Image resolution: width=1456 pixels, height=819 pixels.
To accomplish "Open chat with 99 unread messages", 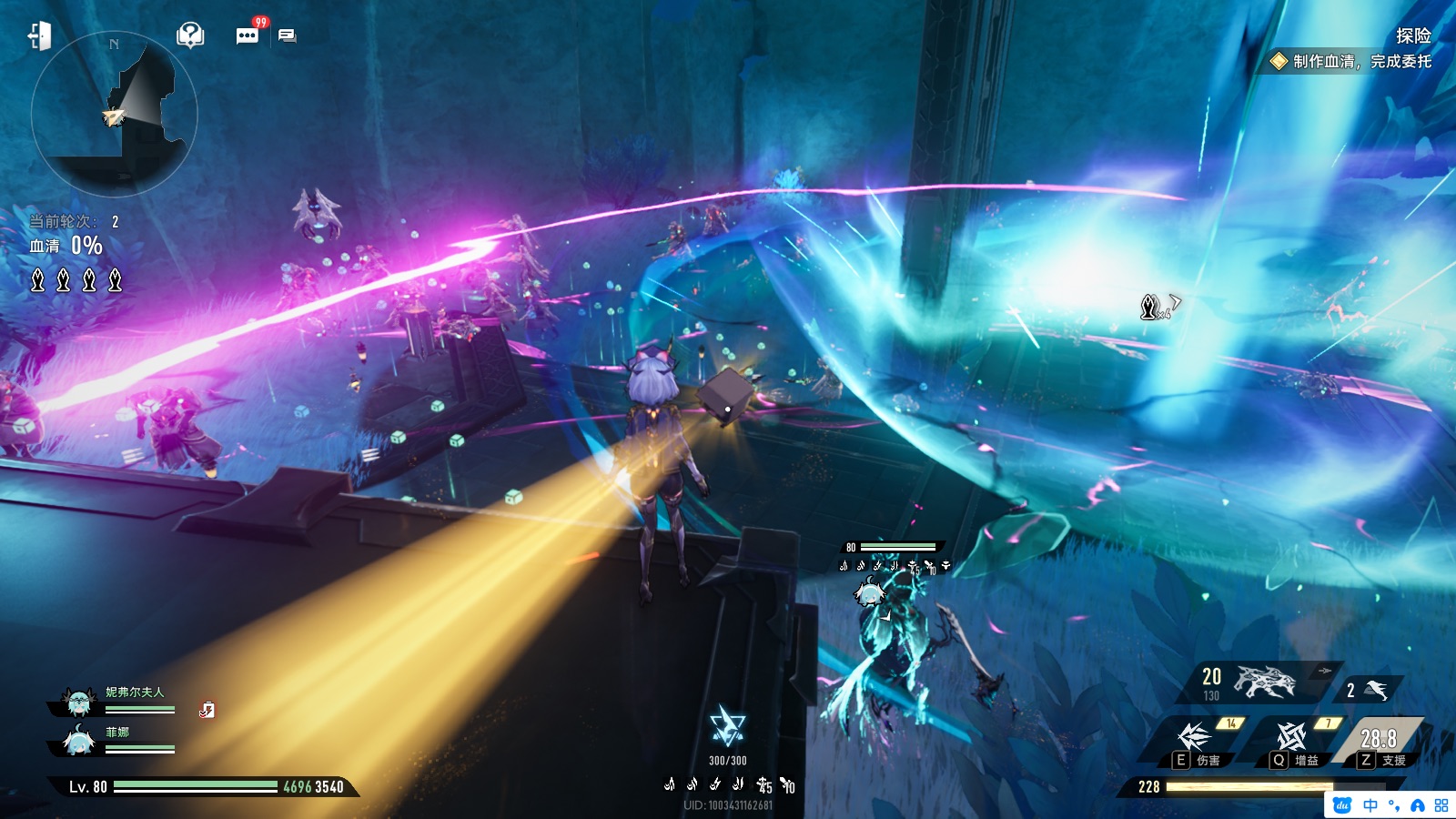I will click(x=248, y=35).
